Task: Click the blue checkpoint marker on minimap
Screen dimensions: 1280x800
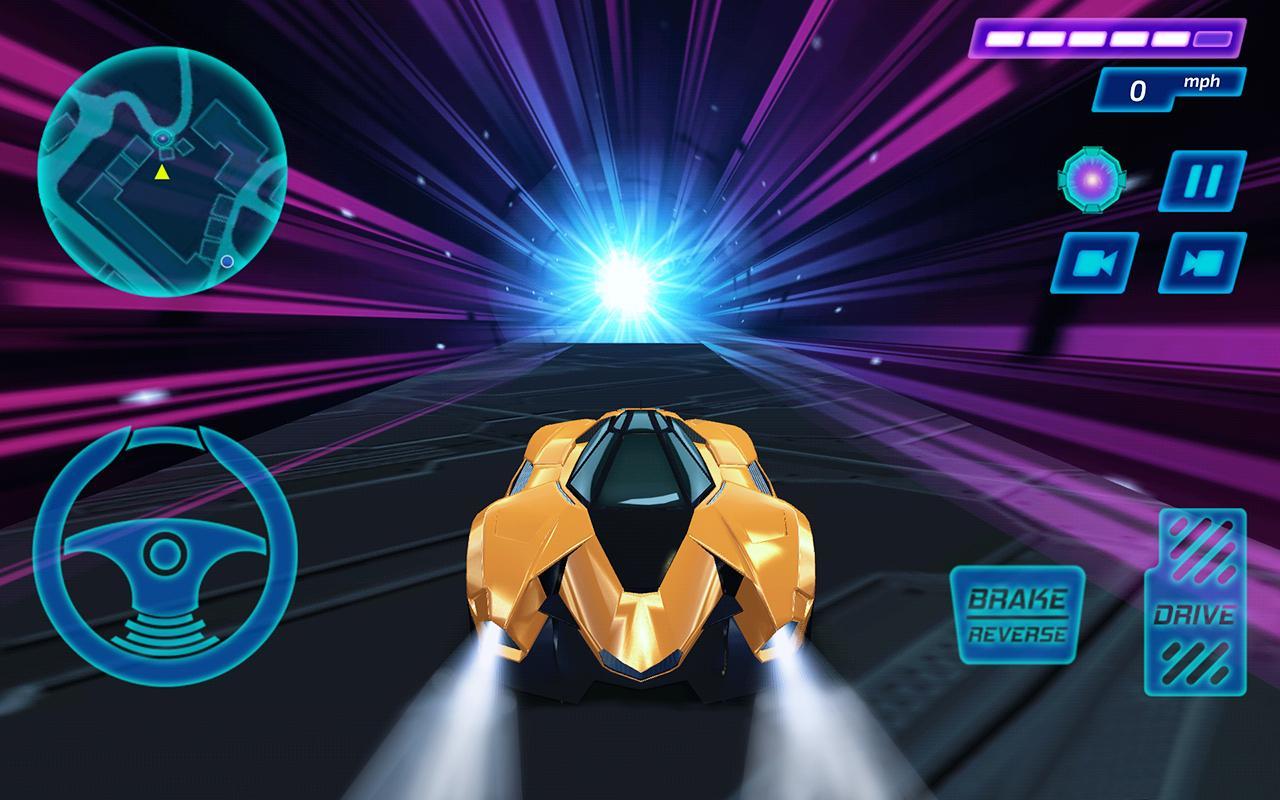Action: 227,261
